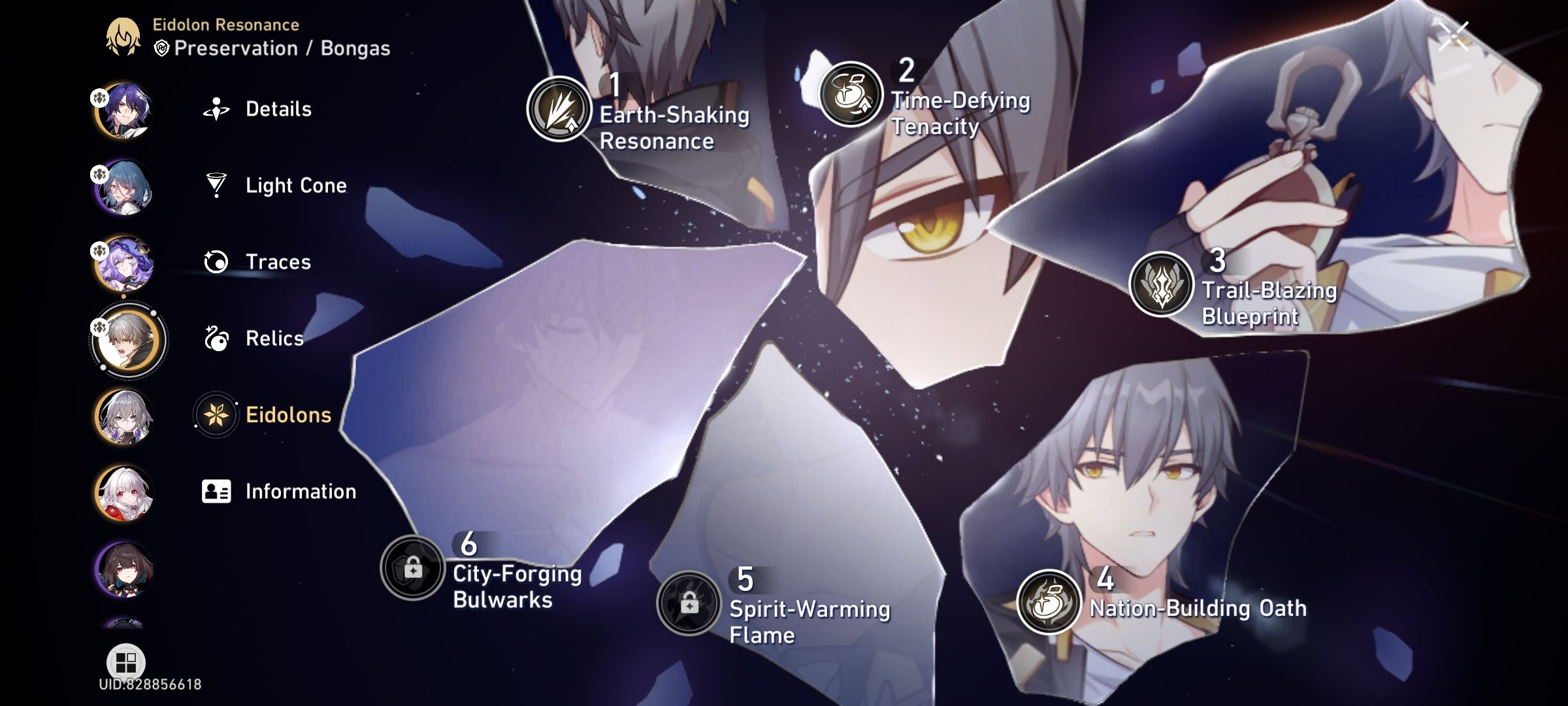Click the Light Cone funnel icon
Viewport: 1568px width, 706px height.
tap(216, 186)
